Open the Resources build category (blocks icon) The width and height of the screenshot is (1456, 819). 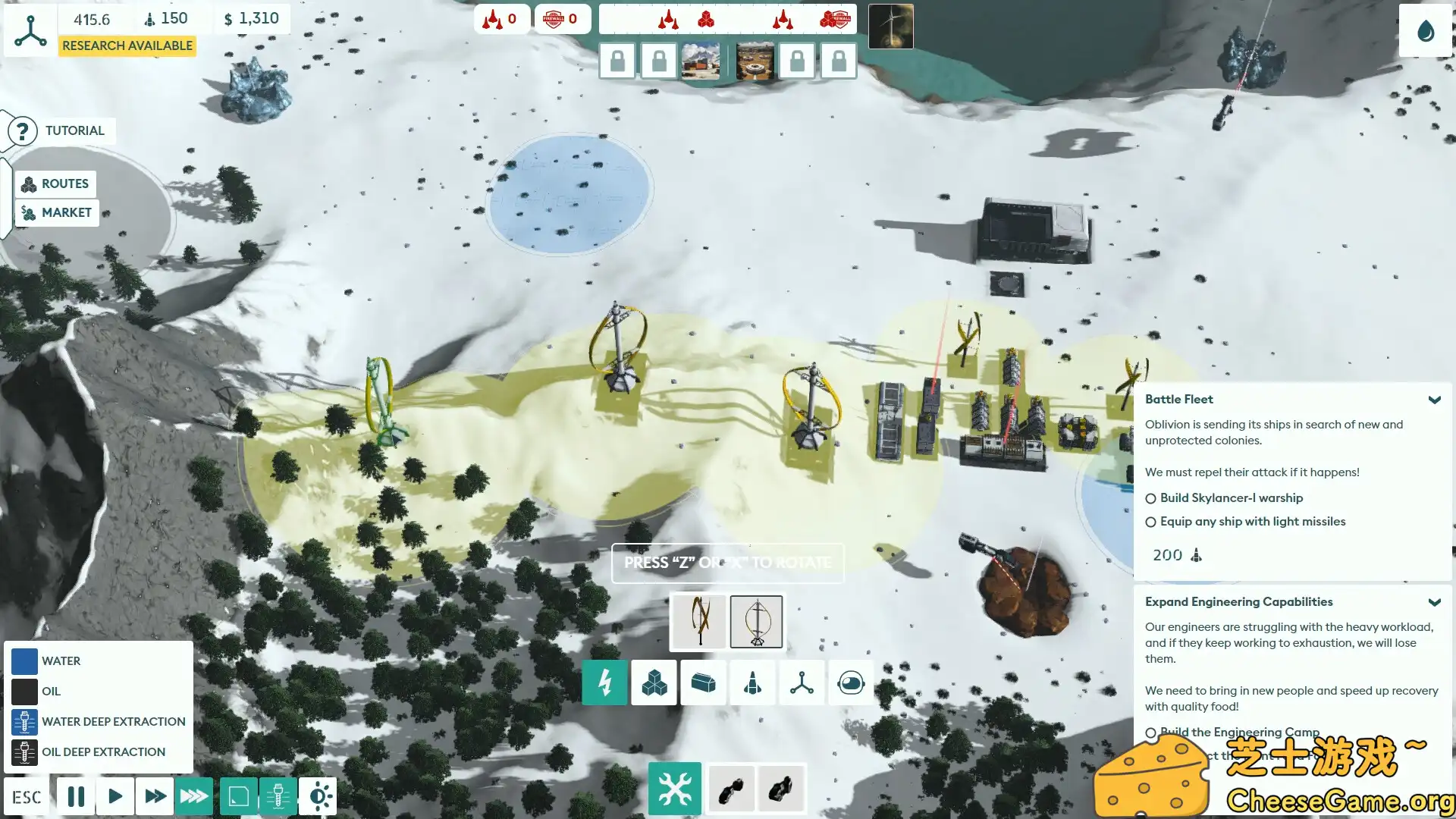654,682
